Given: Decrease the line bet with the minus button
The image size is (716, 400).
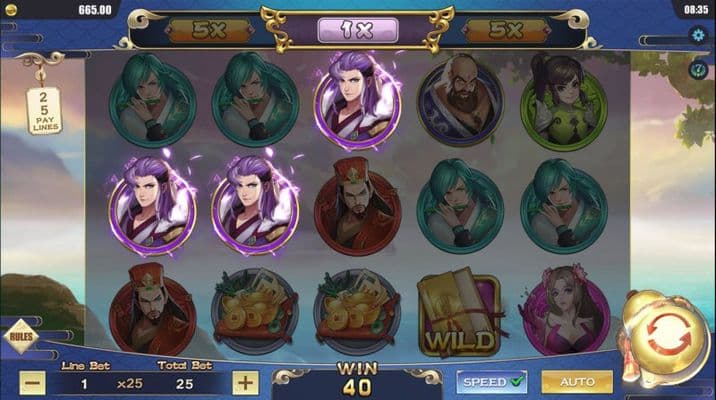Looking at the screenshot, I should pos(34,382).
